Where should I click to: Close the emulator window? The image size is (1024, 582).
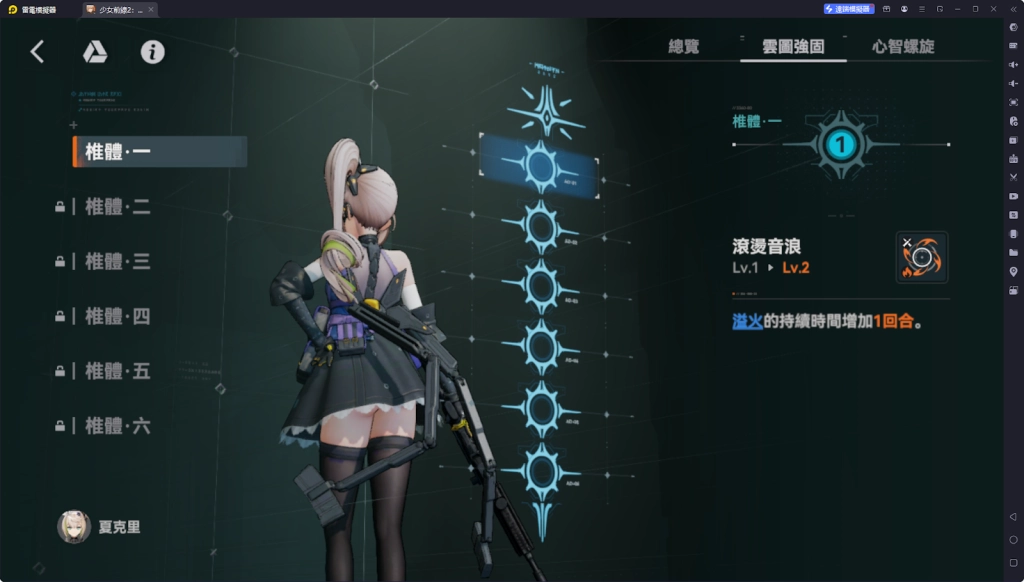(992, 8)
